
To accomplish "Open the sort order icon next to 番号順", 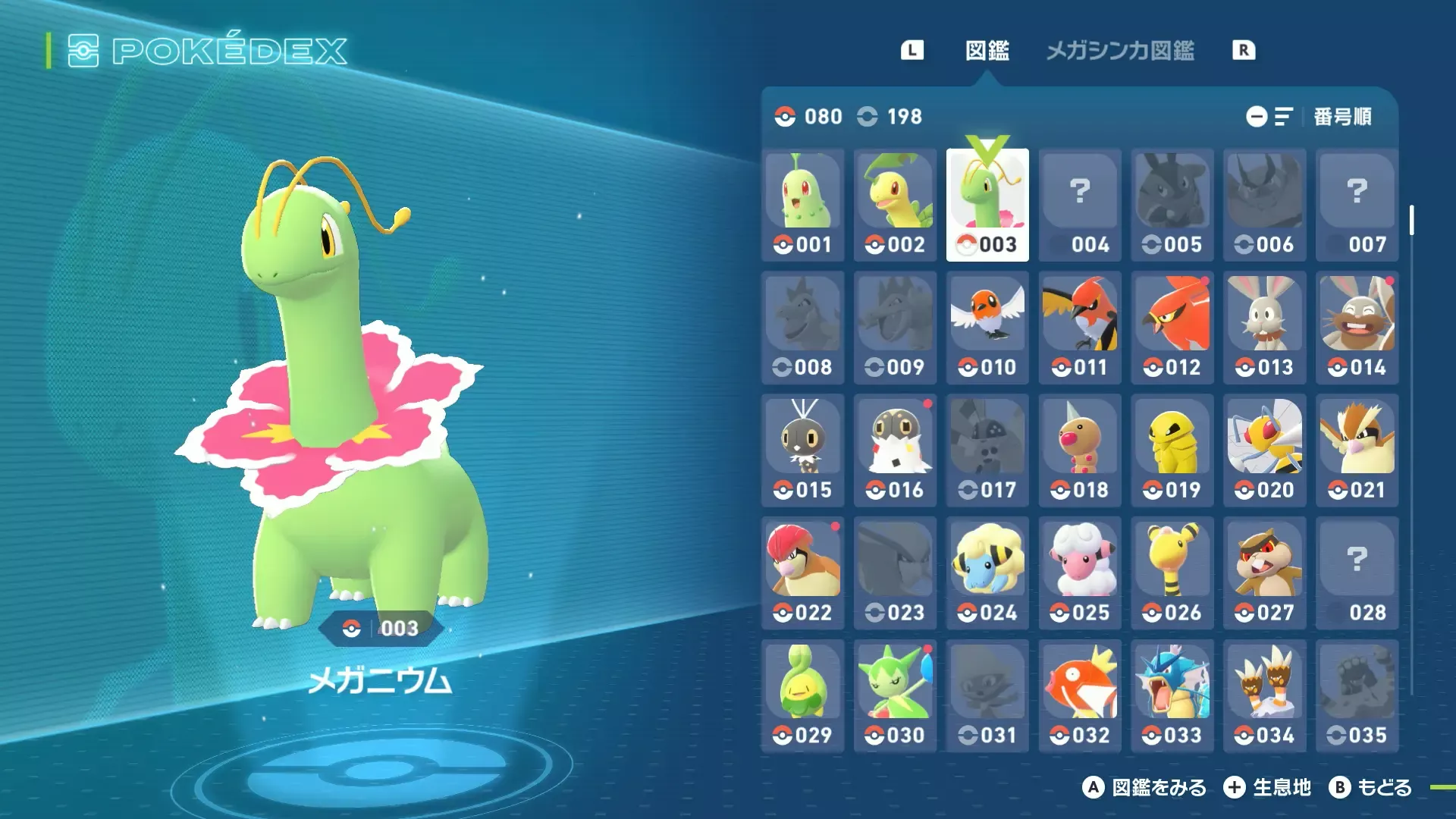I will 1284,116.
